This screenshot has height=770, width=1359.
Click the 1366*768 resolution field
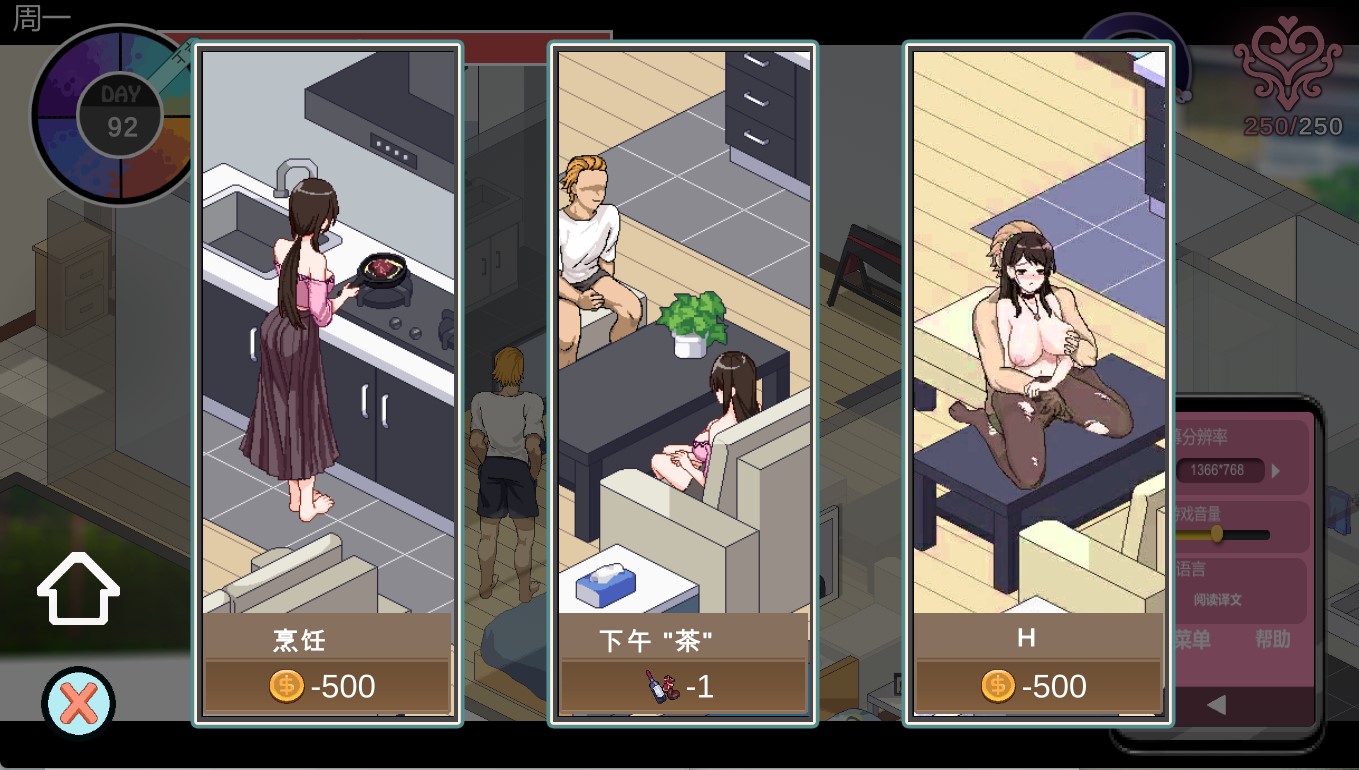1220,470
